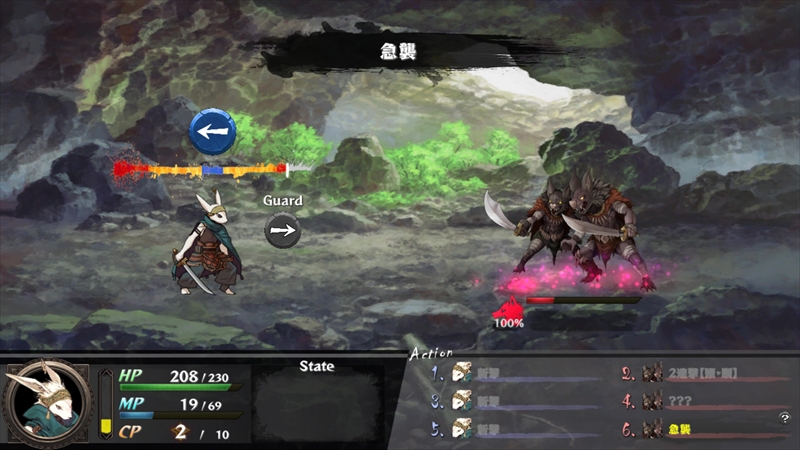Hit the blue left-arrow attack button
Image resolution: width=800 pixels, height=450 pixels.
pyautogui.click(x=213, y=131)
